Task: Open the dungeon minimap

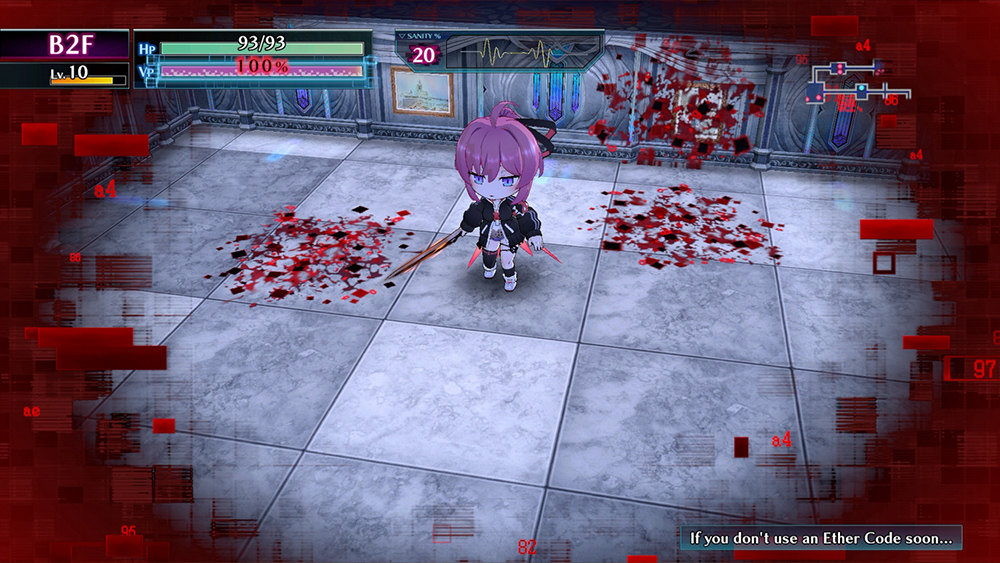Action: (x=849, y=86)
